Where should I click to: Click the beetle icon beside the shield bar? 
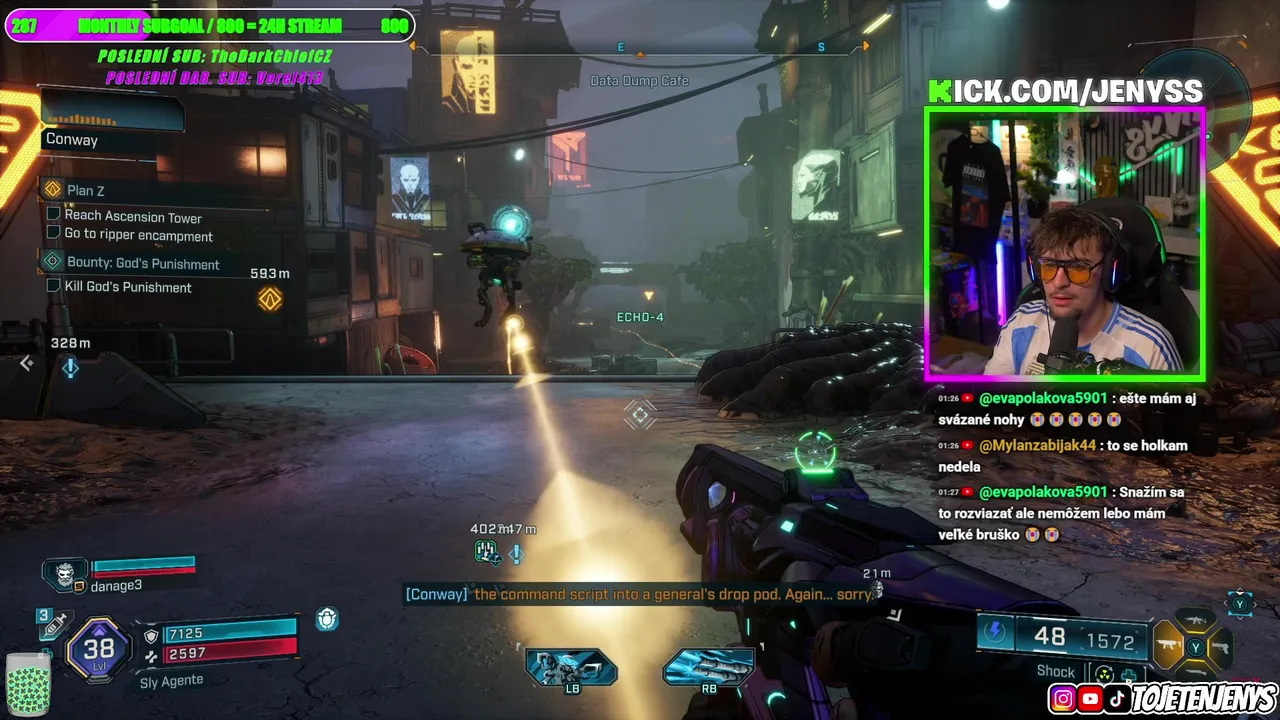(327, 620)
